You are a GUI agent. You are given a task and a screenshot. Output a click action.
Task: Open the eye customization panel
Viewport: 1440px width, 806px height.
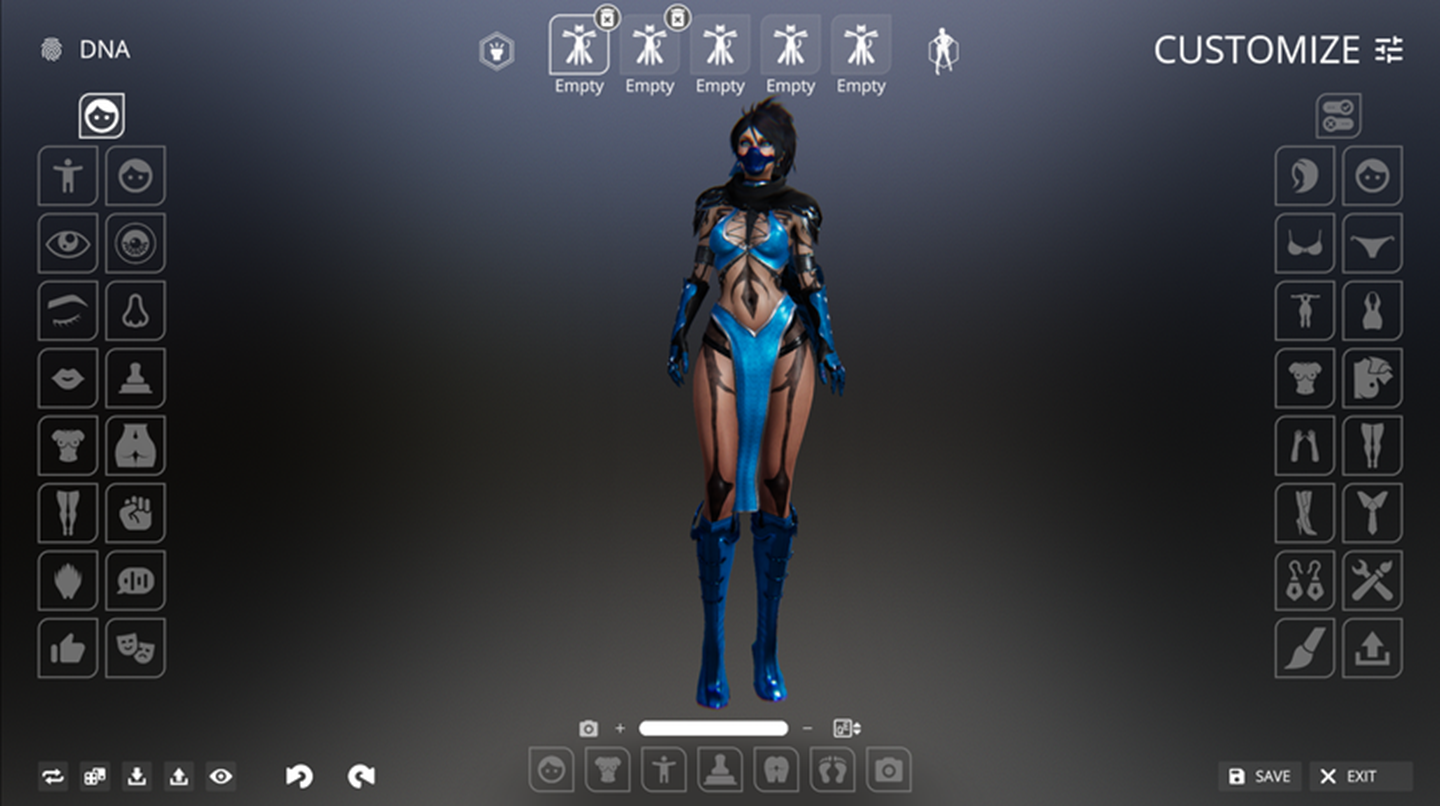click(67, 243)
